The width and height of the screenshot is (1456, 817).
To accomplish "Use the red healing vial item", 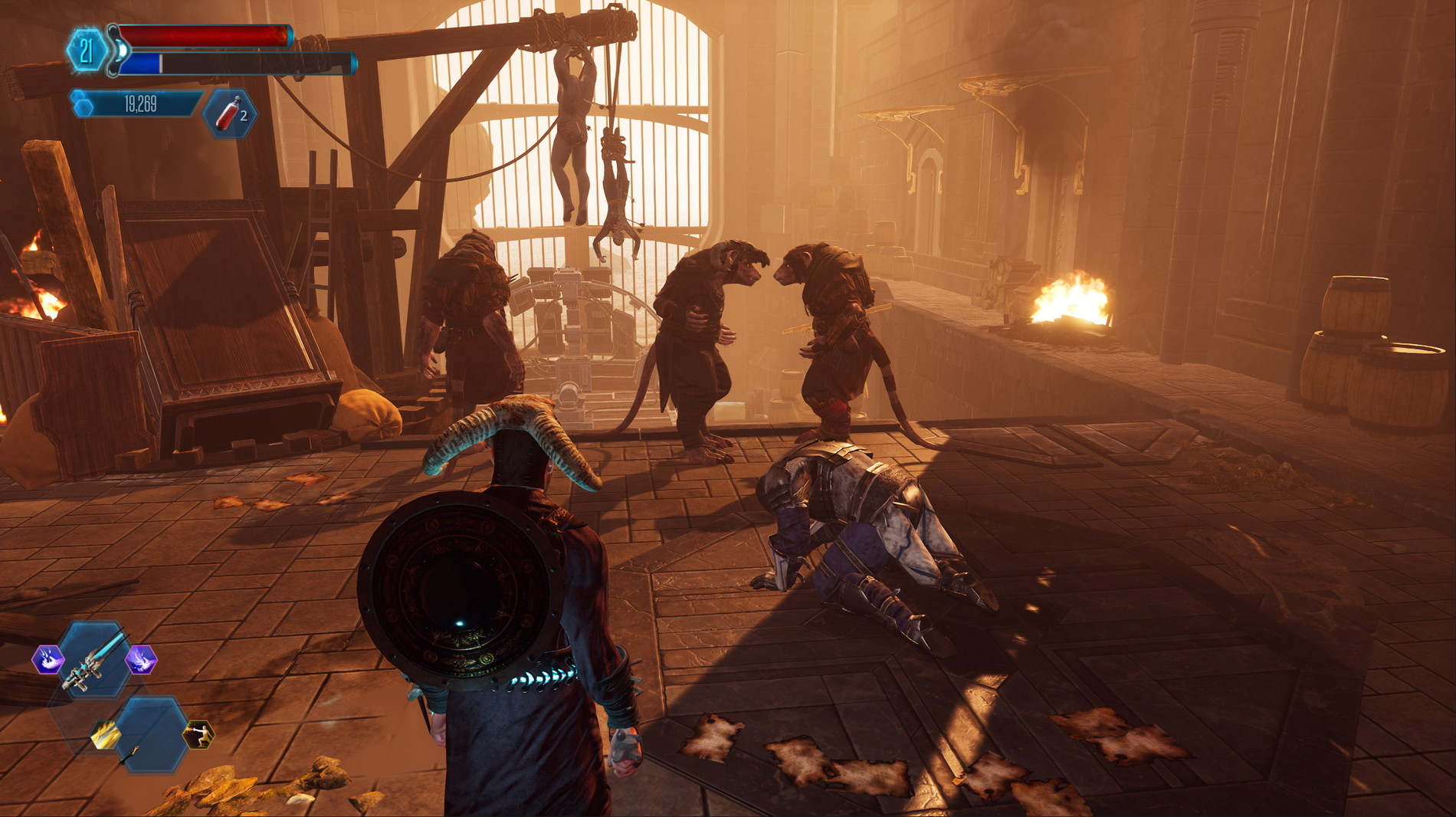I will point(230,114).
